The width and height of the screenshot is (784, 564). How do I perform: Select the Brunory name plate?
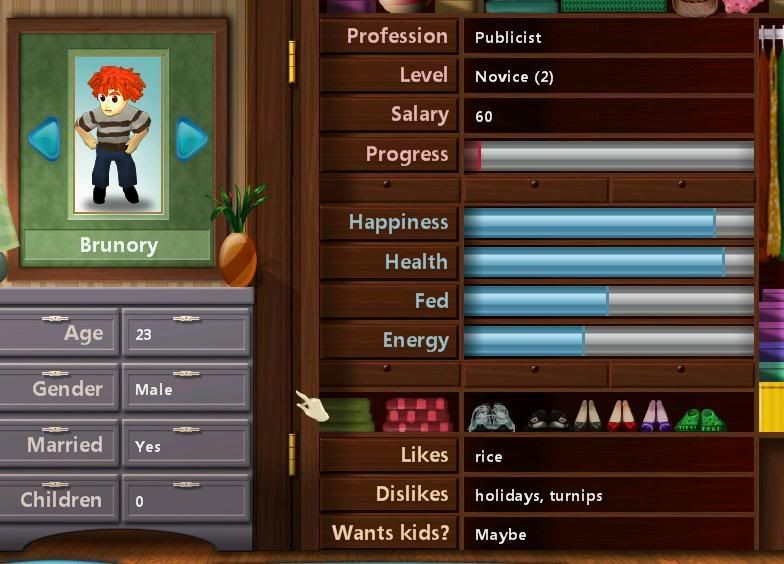(x=118, y=245)
